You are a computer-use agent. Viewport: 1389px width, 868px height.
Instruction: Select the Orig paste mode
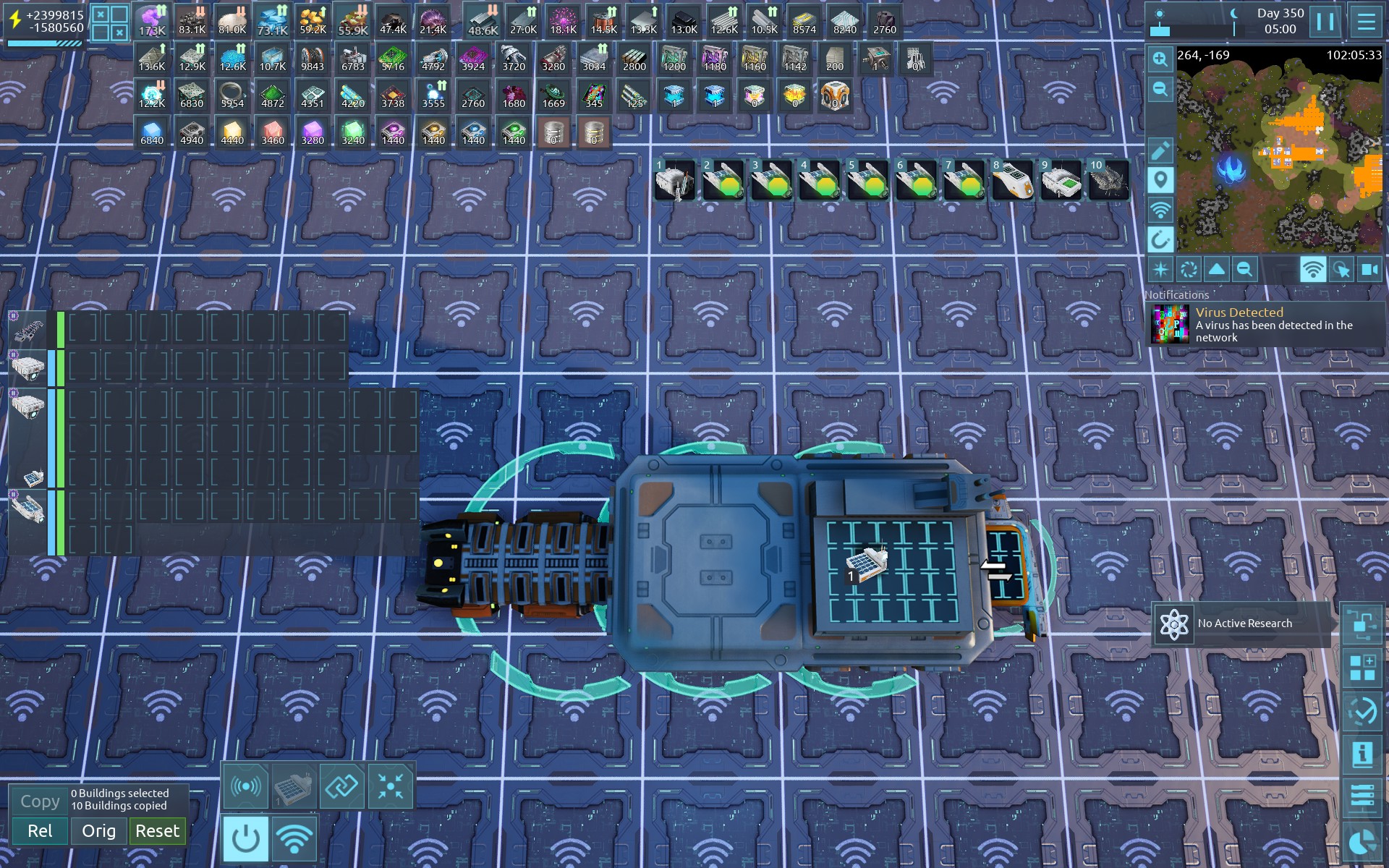point(98,831)
